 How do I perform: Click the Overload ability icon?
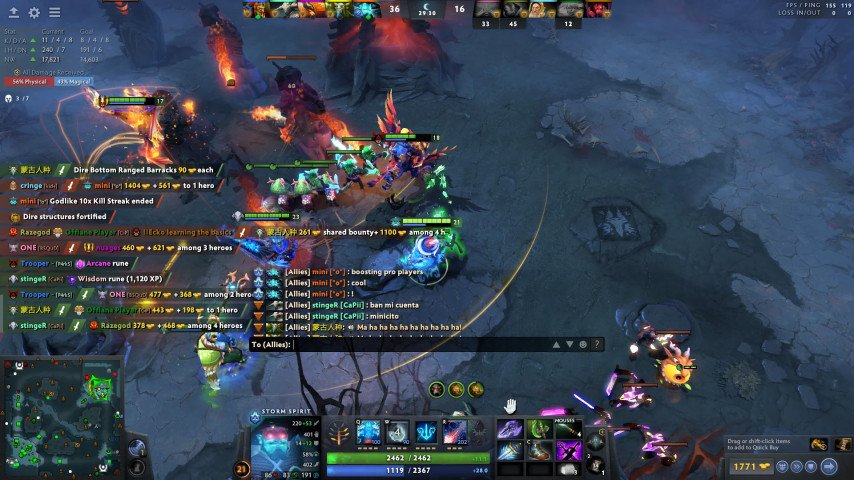pos(429,432)
